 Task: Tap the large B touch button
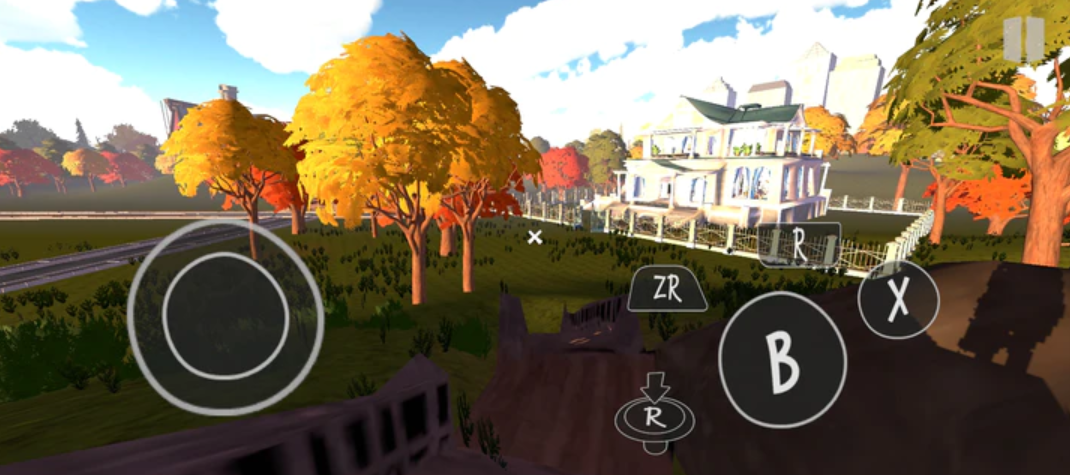782,360
